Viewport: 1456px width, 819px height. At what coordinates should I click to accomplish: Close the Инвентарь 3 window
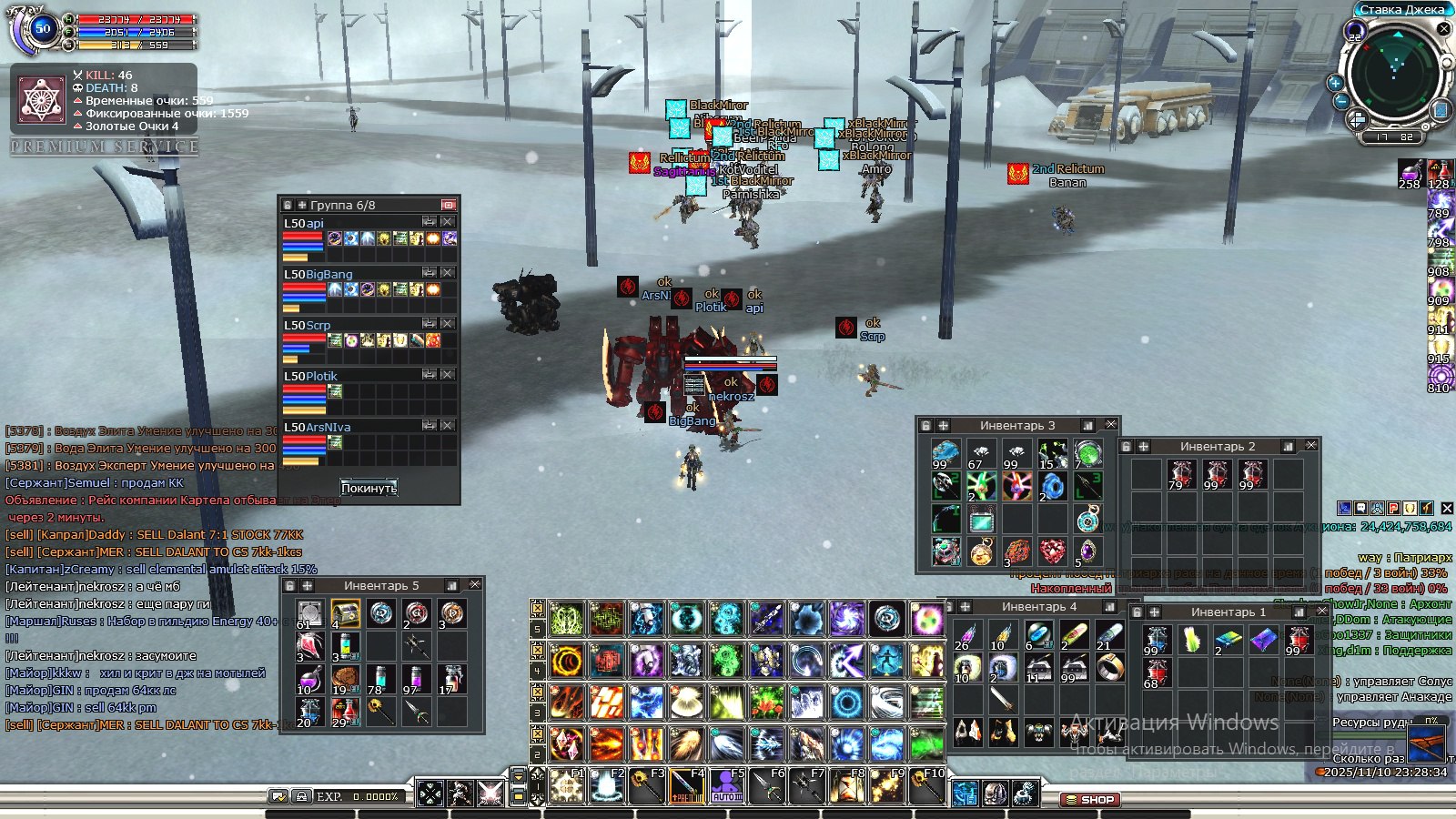1110,425
